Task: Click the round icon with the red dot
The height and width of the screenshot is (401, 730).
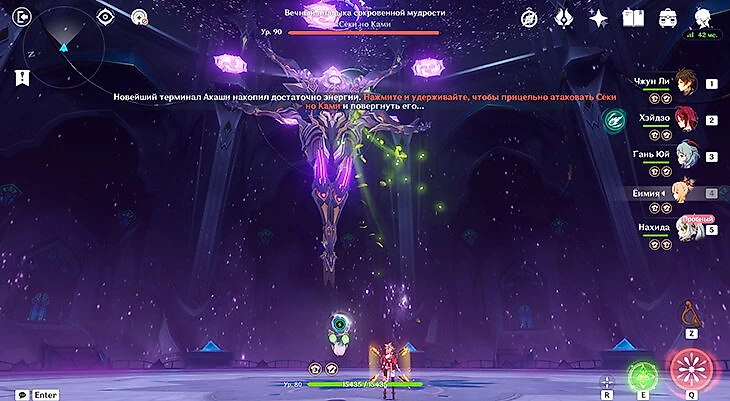Action: [x=139, y=17]
